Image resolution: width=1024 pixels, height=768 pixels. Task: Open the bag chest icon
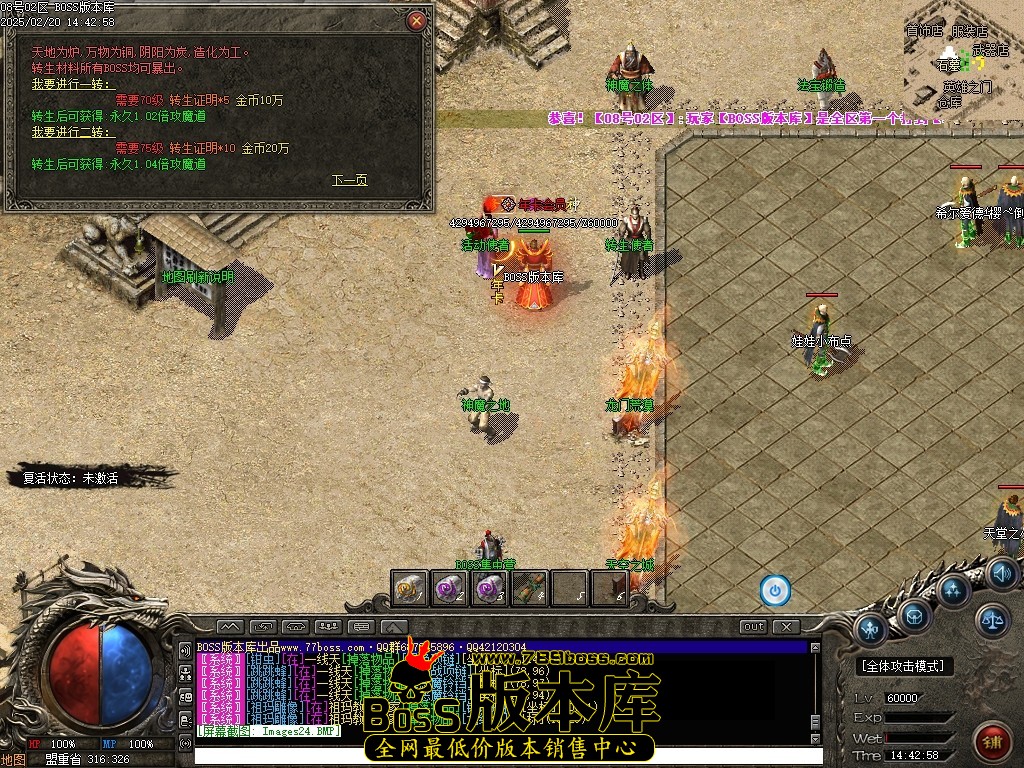tap(913, 615)
